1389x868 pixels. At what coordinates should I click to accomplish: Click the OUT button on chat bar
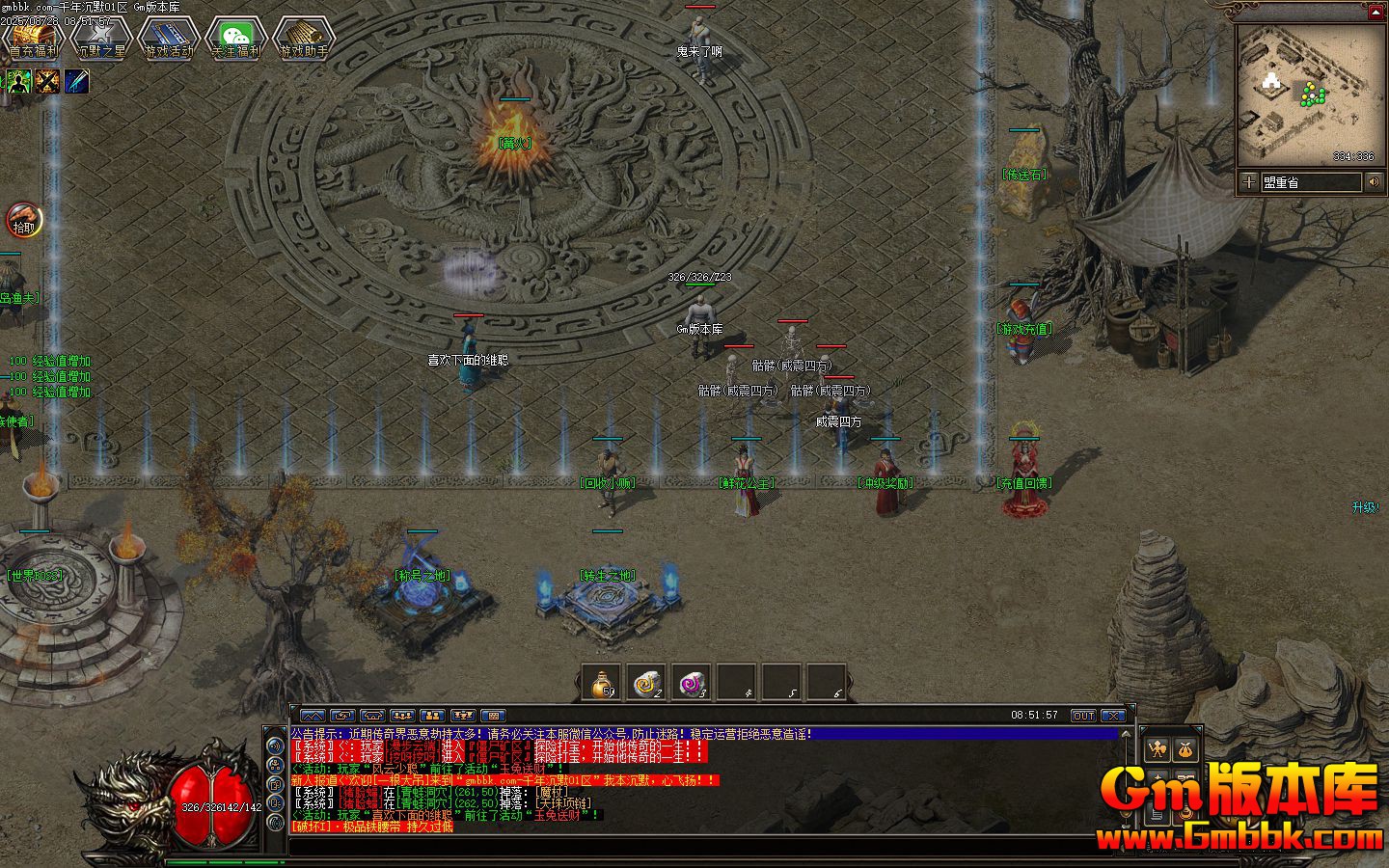coord(1083,716)
